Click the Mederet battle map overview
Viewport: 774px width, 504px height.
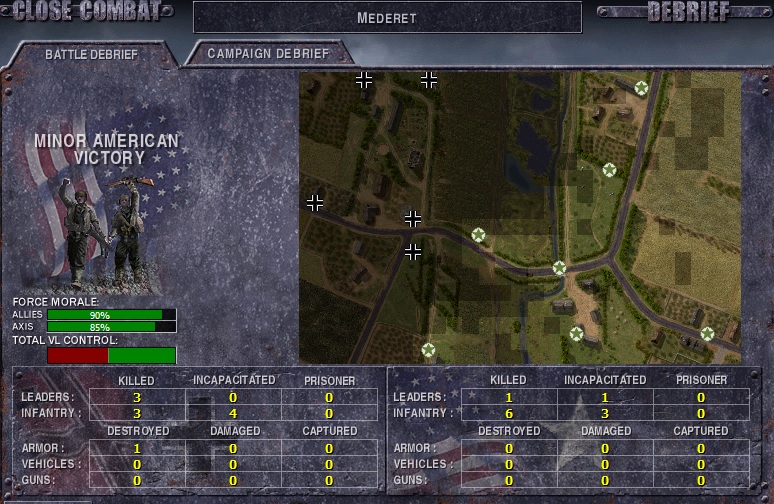(x=520, y=217)
